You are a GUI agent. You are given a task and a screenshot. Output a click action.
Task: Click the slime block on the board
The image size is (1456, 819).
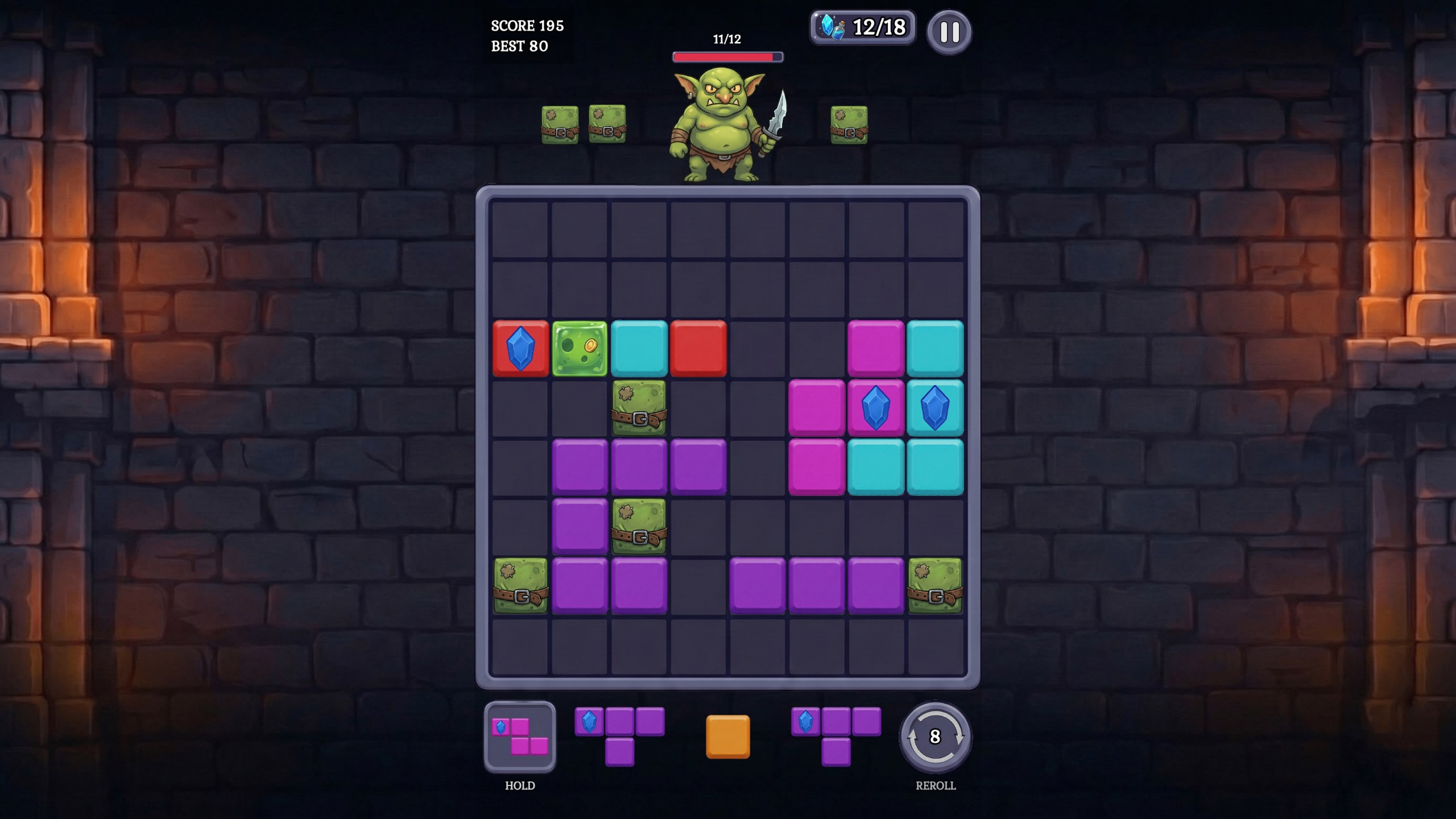(581, 349)
